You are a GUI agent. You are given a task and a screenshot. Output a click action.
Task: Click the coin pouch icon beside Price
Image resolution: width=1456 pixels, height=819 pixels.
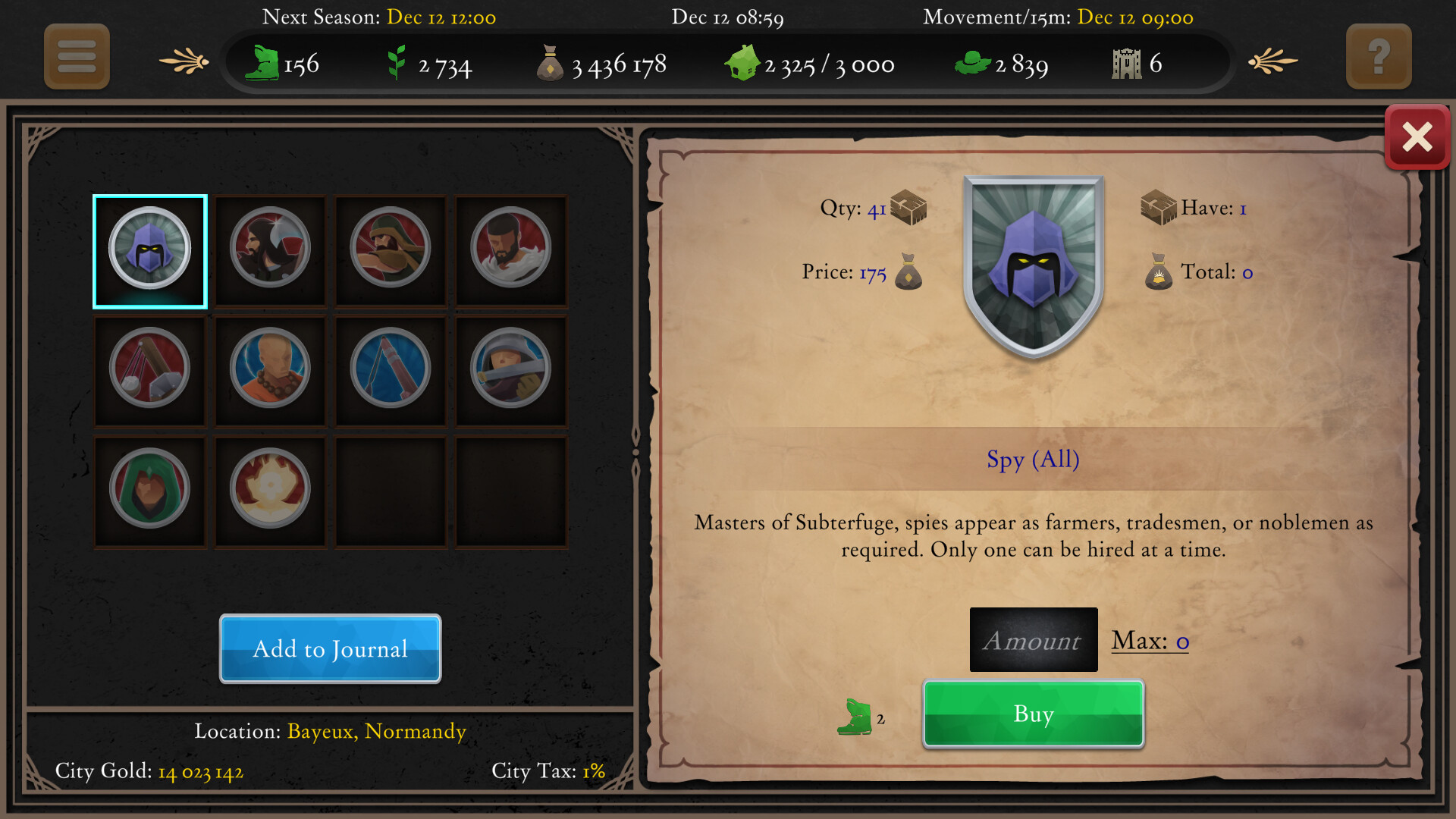coord(908,275)
